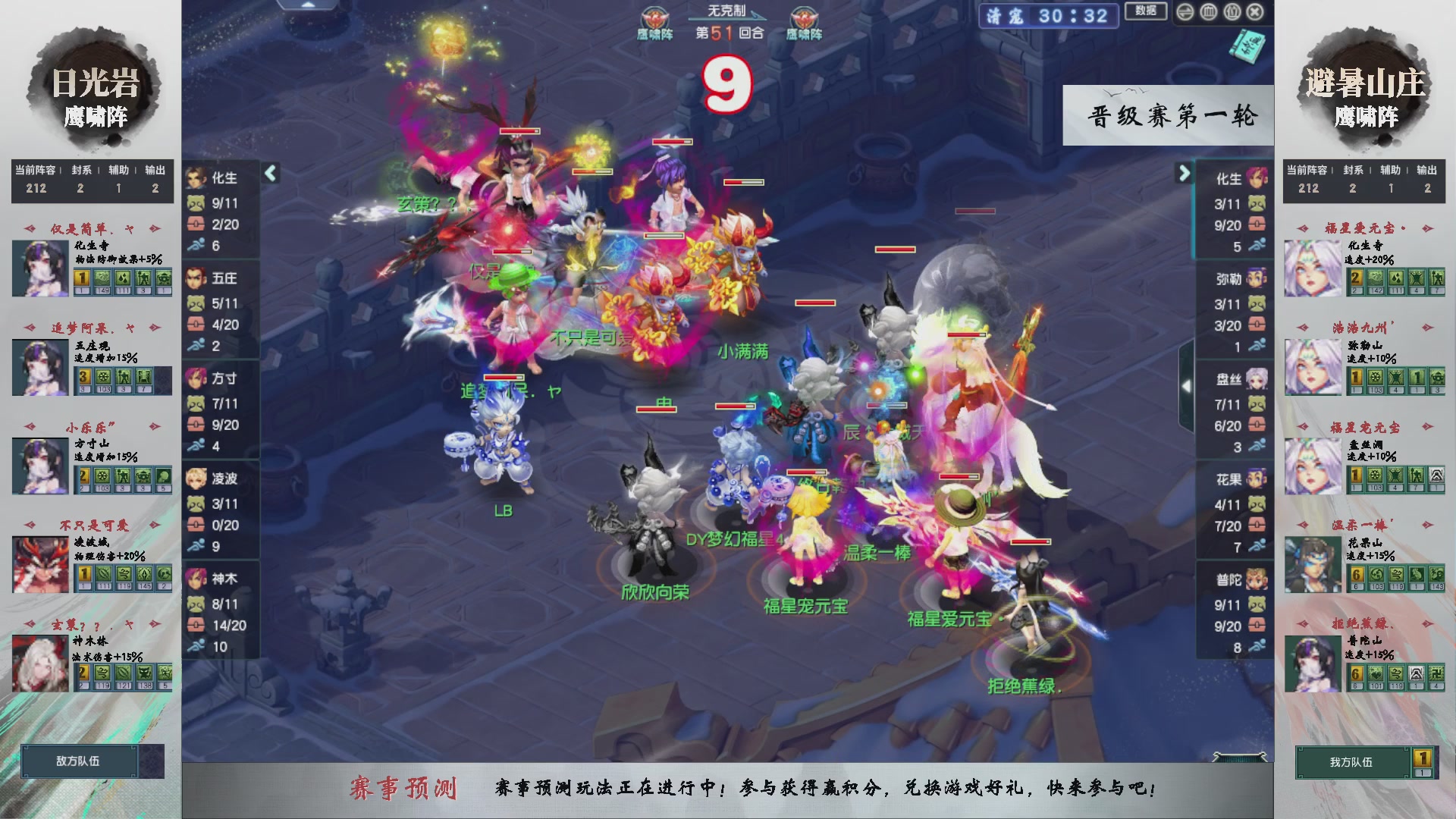Viewport: 1456px width, 819px height.
Task: Click the 清宠 30:32 countdown timer
Action: [x=1047, y=16]
